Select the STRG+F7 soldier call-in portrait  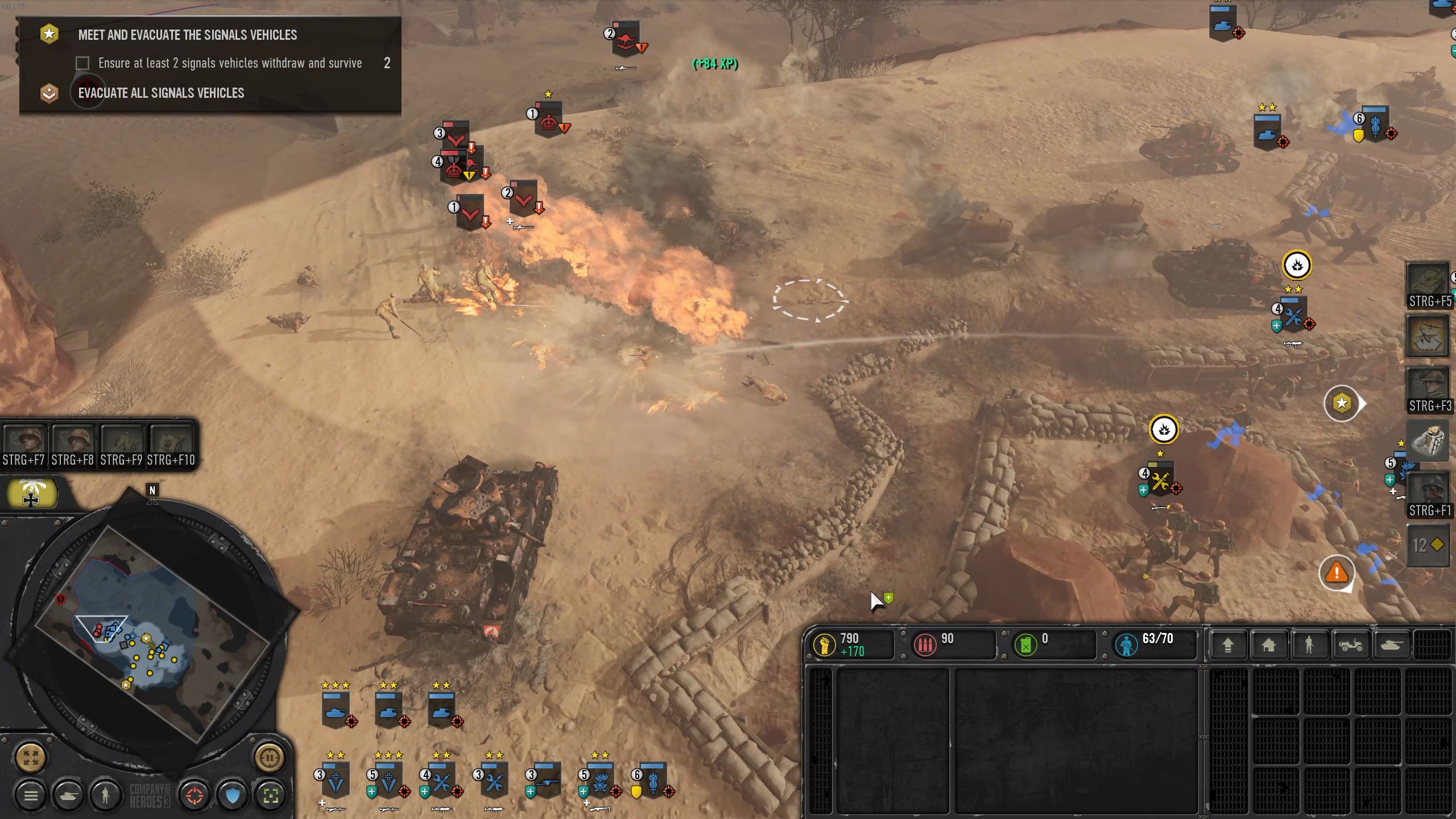point(24,445)
